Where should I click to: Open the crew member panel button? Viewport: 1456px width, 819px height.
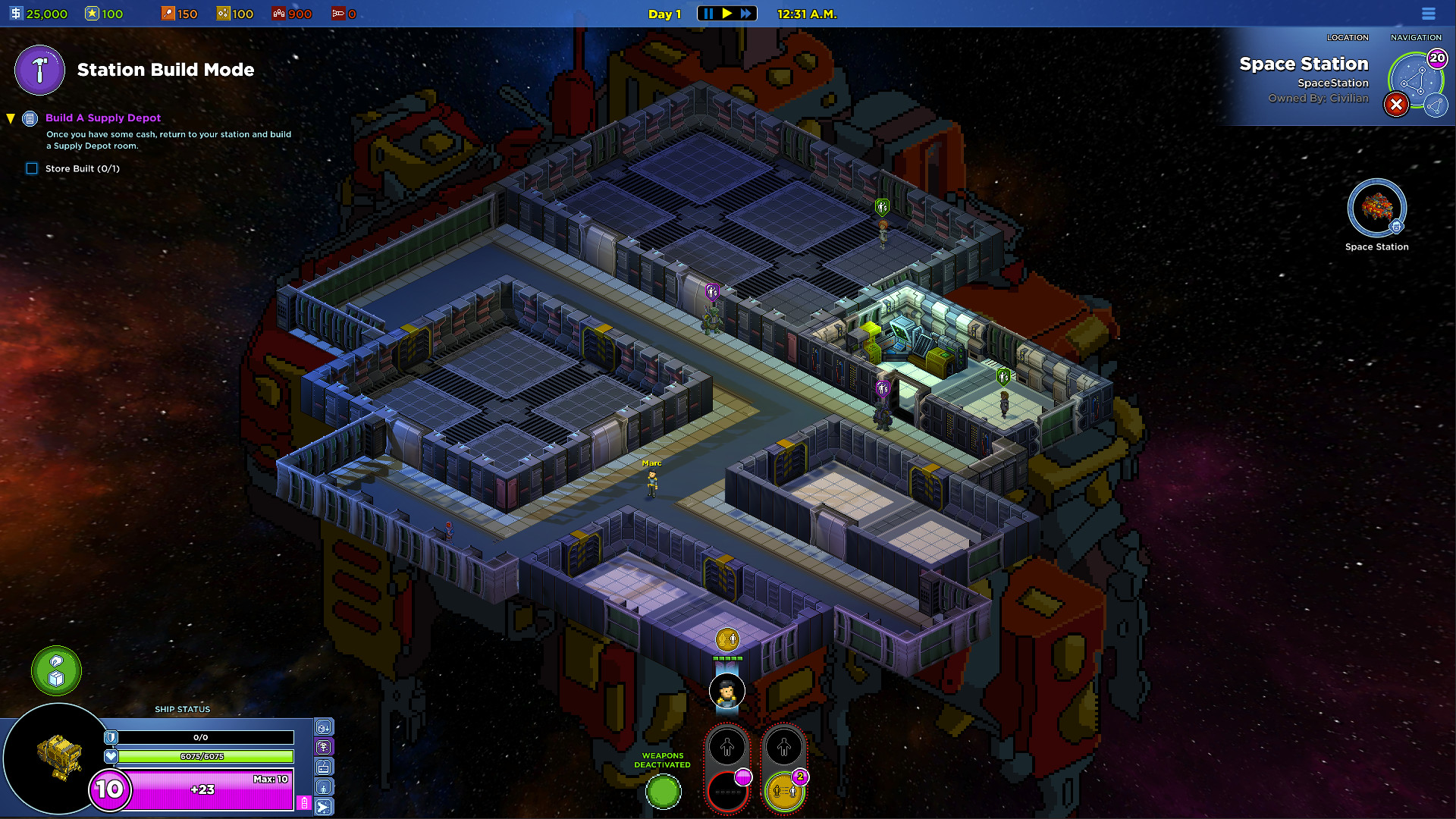[x=324, y=787]
